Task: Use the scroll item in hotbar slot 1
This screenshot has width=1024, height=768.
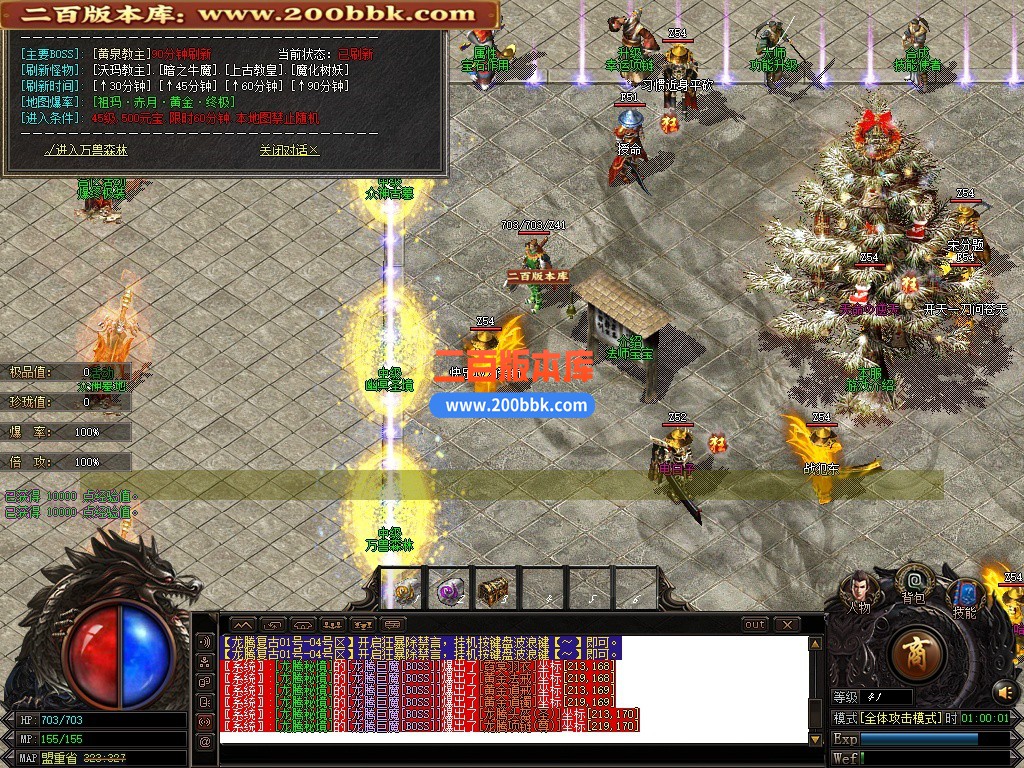Action: (405, 590)
